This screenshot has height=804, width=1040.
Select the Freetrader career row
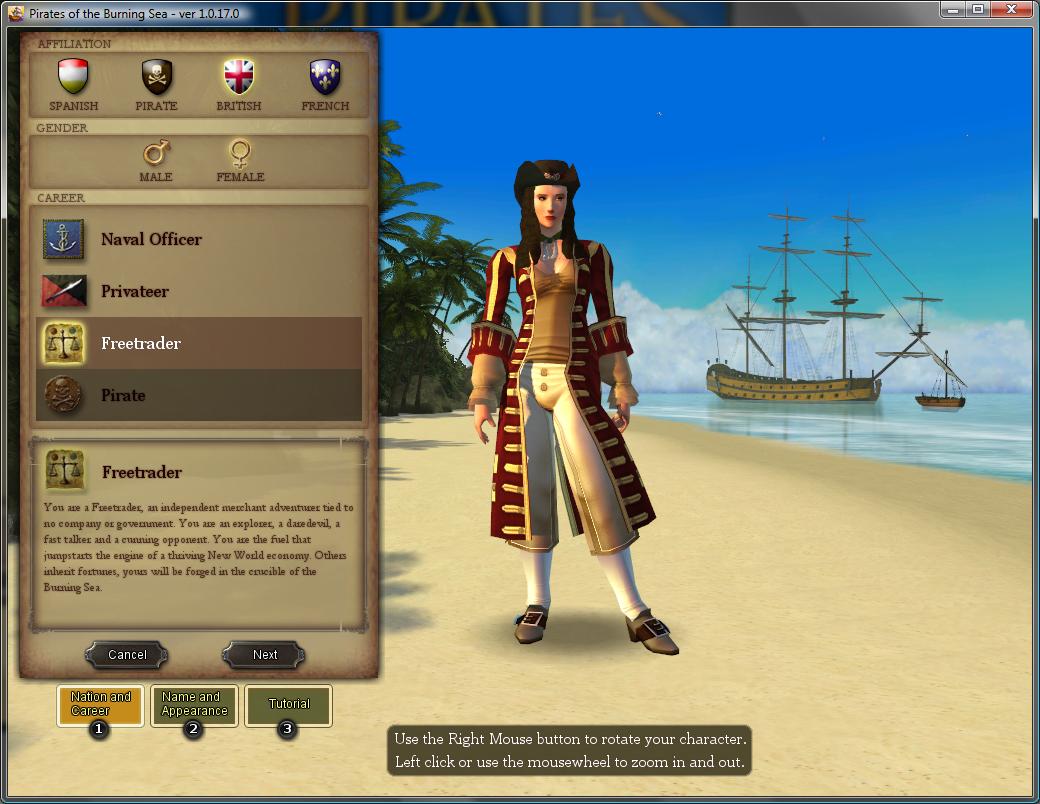coord(198,343)
